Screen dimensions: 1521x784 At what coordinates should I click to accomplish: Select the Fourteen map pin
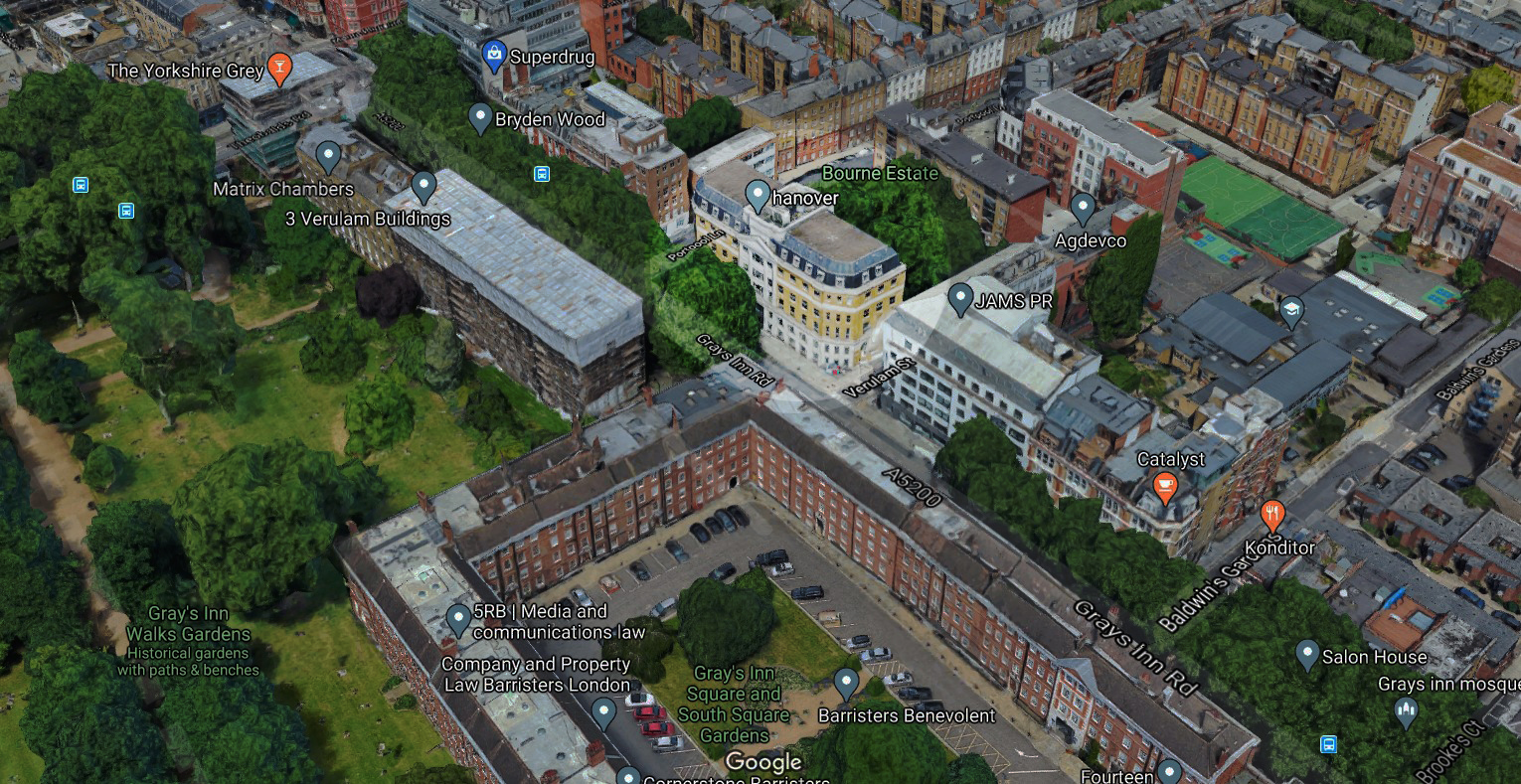(x=1170, y=772)
